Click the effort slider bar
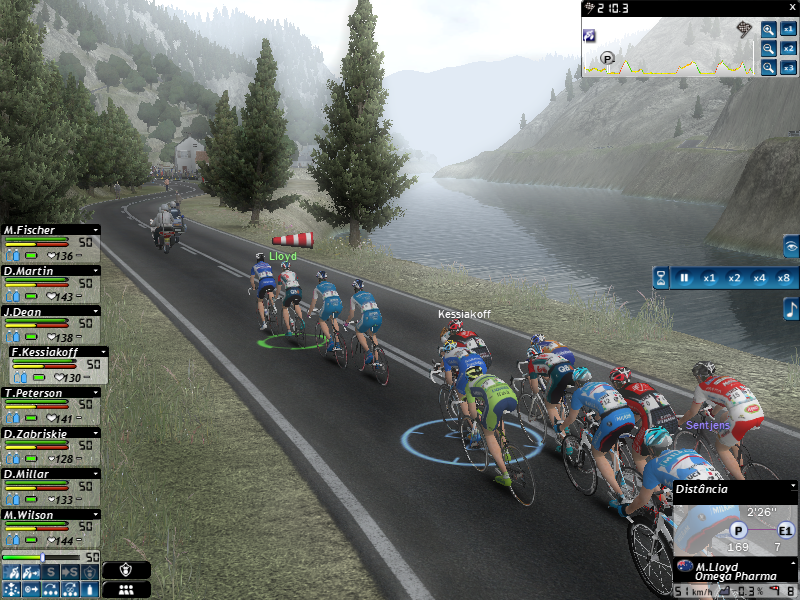 point(40,557)
